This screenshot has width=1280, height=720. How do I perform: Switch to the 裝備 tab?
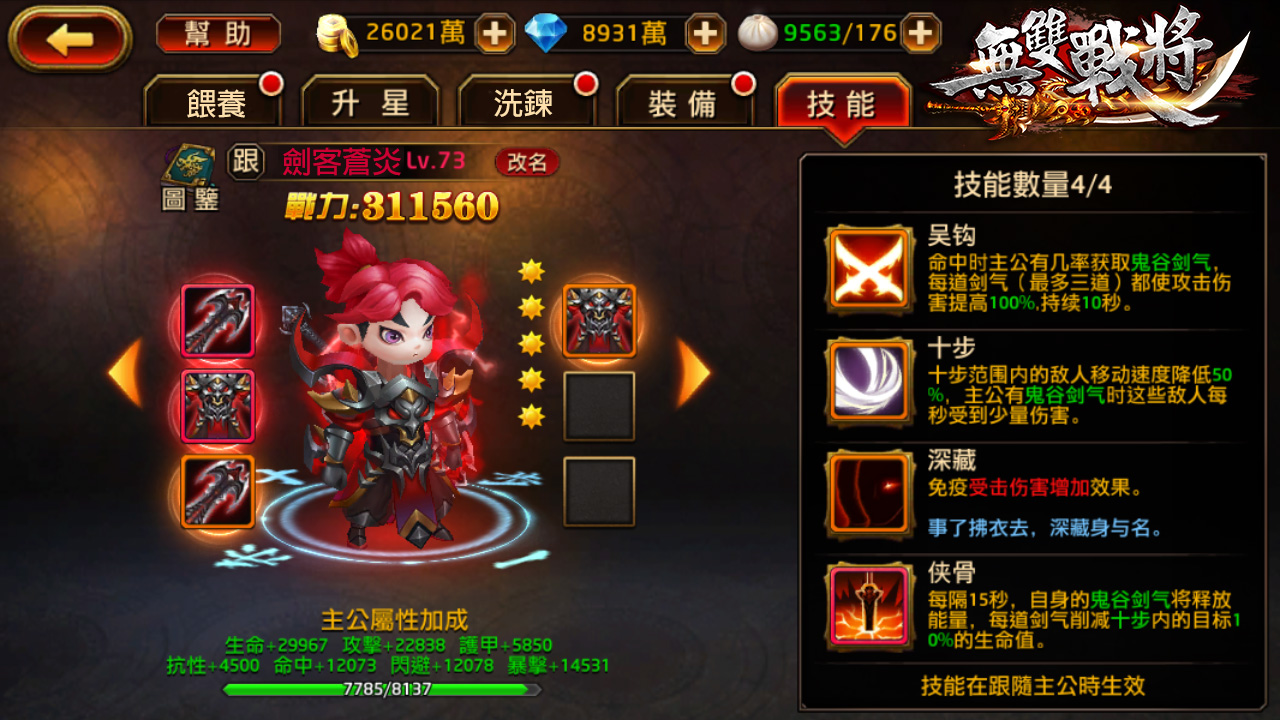click(x=685, y=101)
